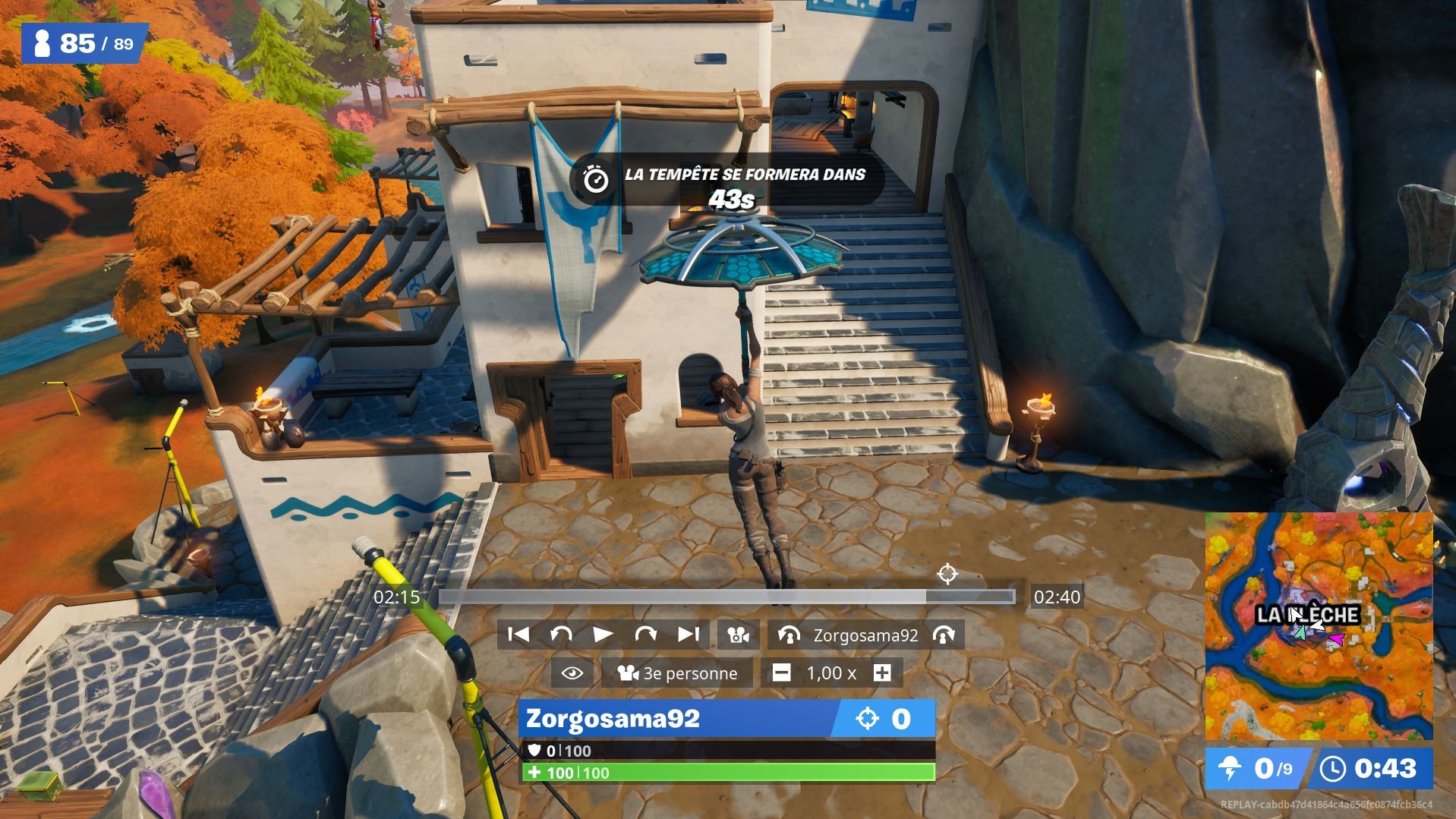Skip to the end of the replay
This screenshot has width=1456, height=819.
[x=686, y=635]
